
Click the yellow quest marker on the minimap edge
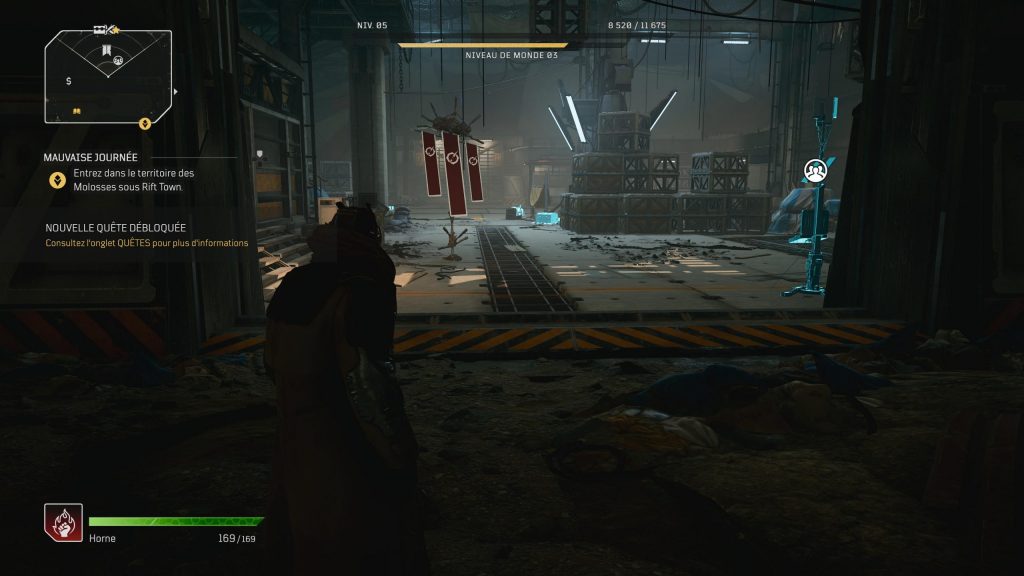click(x=144, y=124)
